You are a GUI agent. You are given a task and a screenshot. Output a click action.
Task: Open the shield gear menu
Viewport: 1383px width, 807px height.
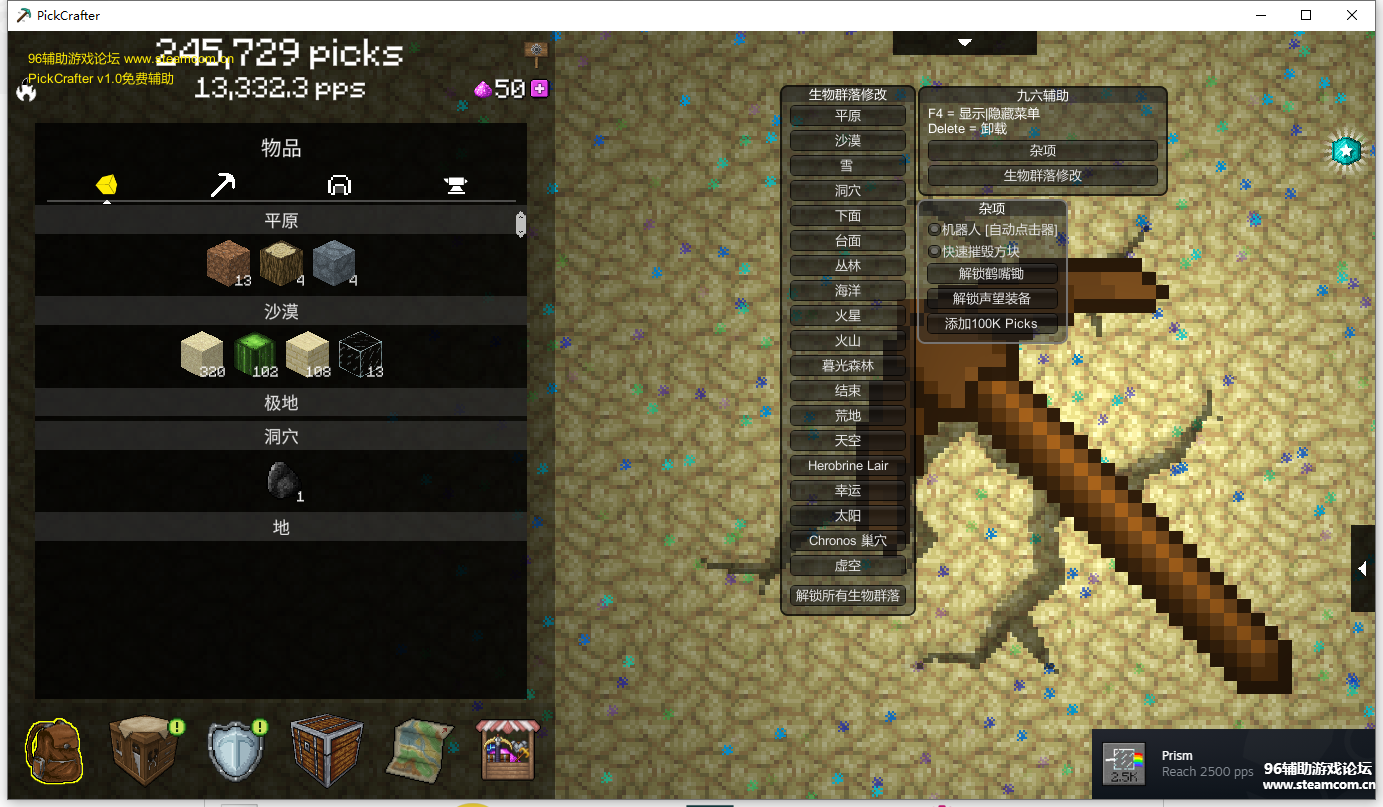[x=235, y=750]
